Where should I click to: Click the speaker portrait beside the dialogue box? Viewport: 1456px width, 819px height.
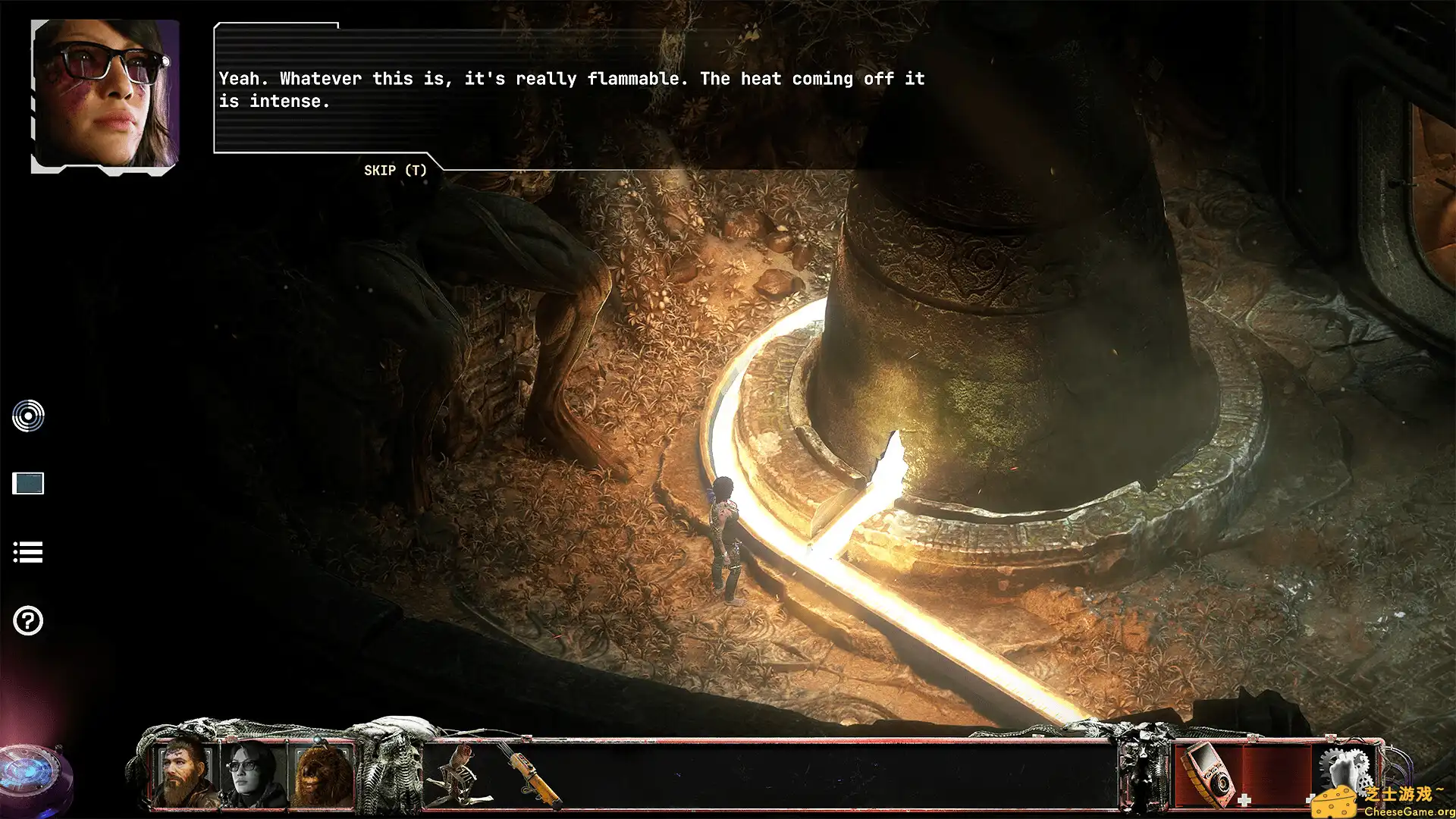coord(102,95)
